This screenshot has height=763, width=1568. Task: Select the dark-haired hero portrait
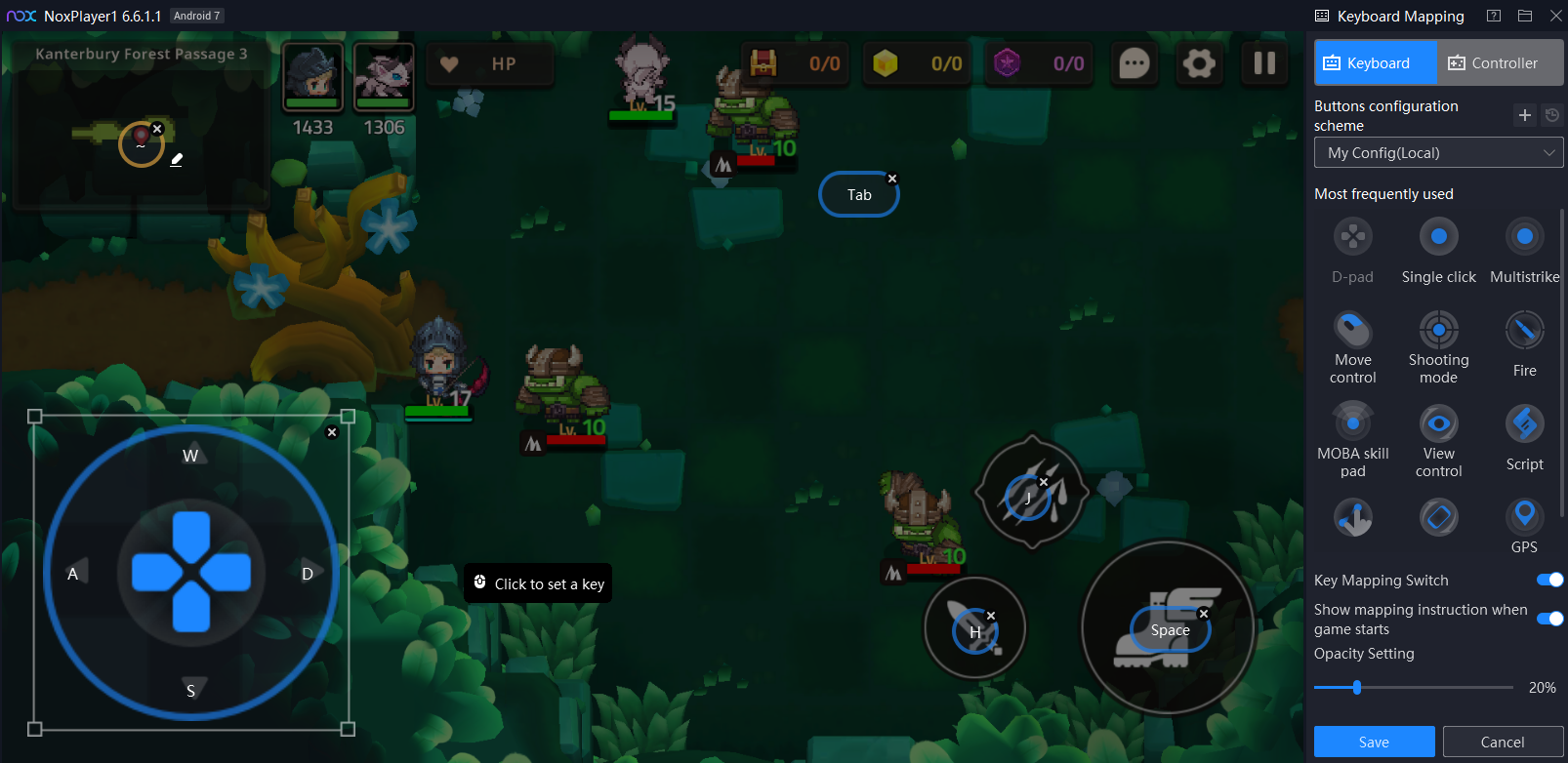[312, 76]
